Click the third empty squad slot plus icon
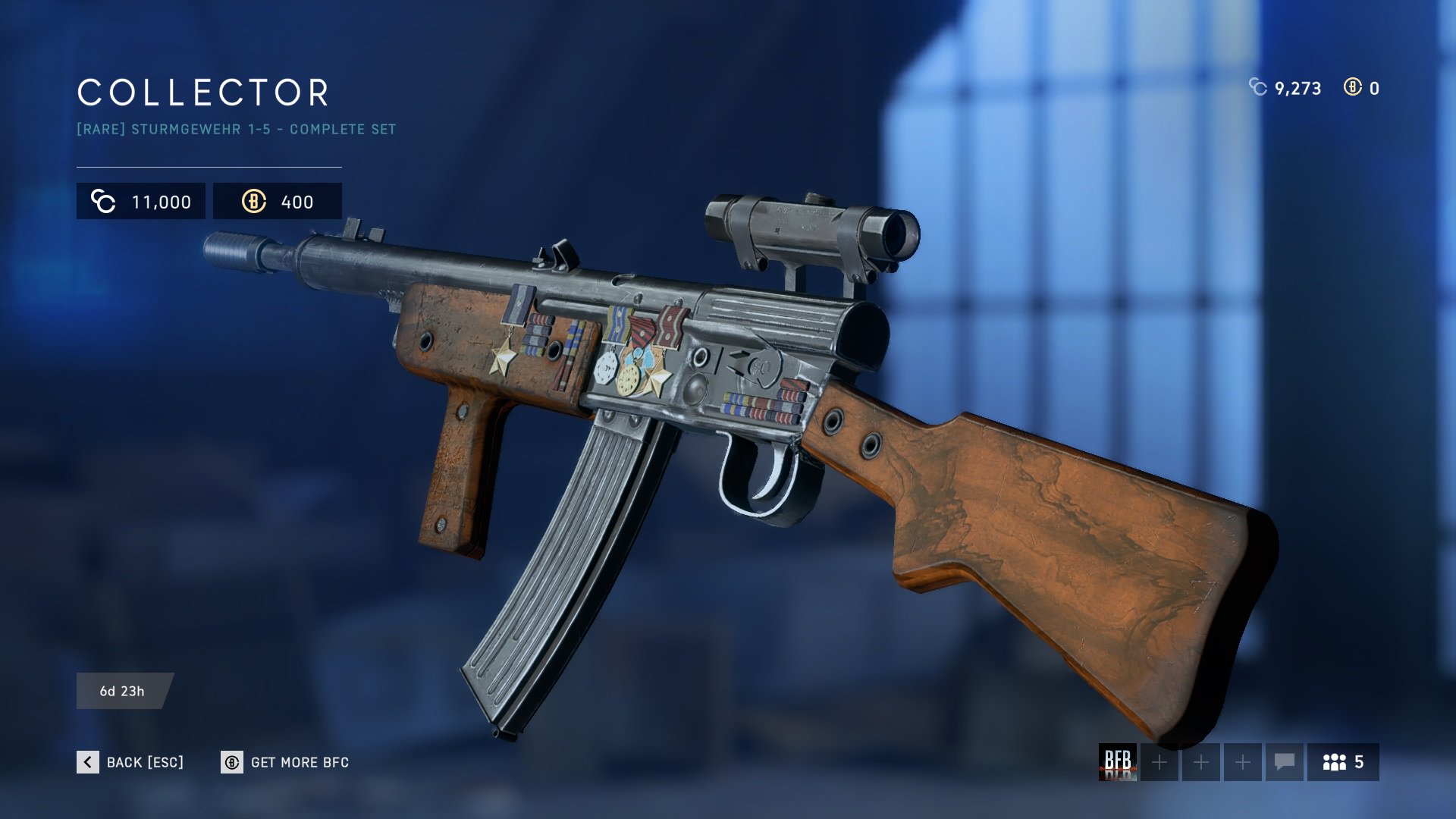This screenshot has height=819, width=1456. [1244, 763]
